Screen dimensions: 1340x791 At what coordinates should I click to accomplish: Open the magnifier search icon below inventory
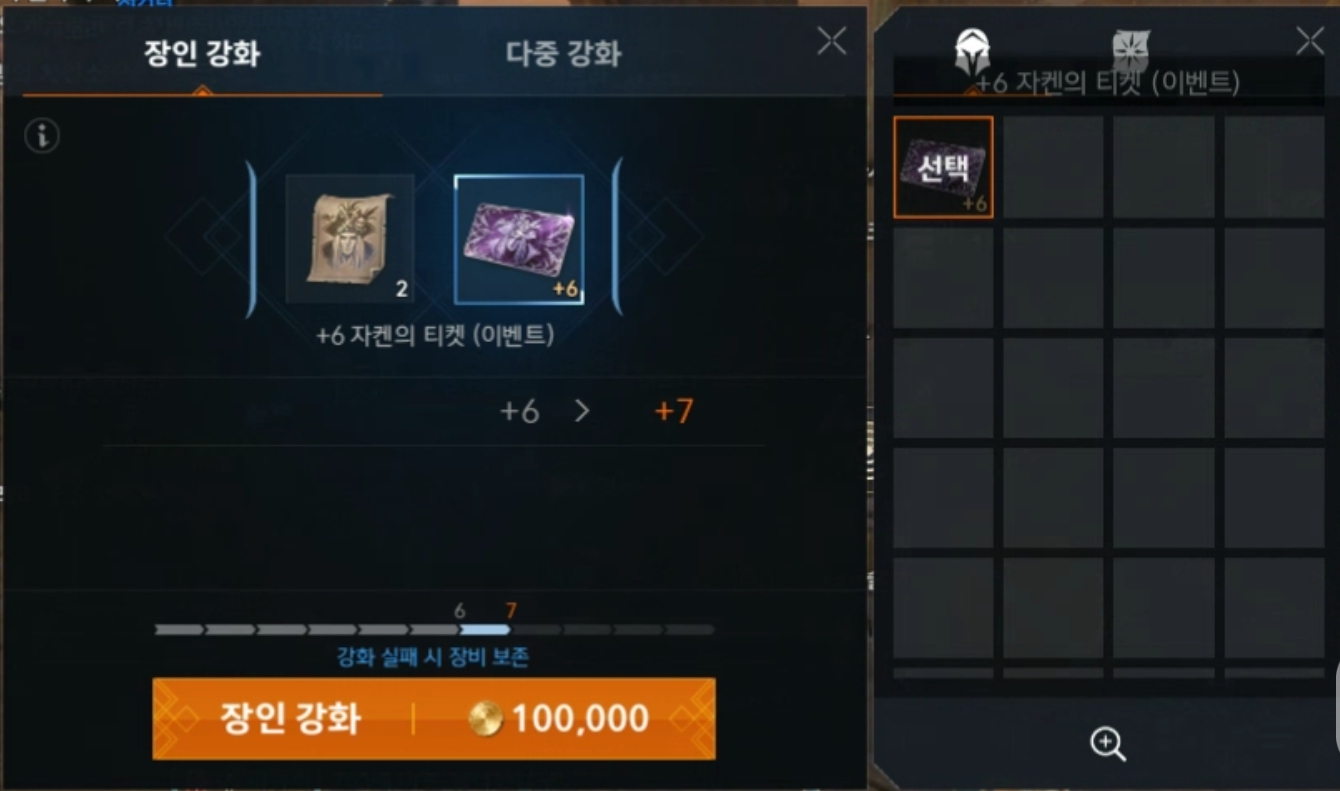(1106, 743)
